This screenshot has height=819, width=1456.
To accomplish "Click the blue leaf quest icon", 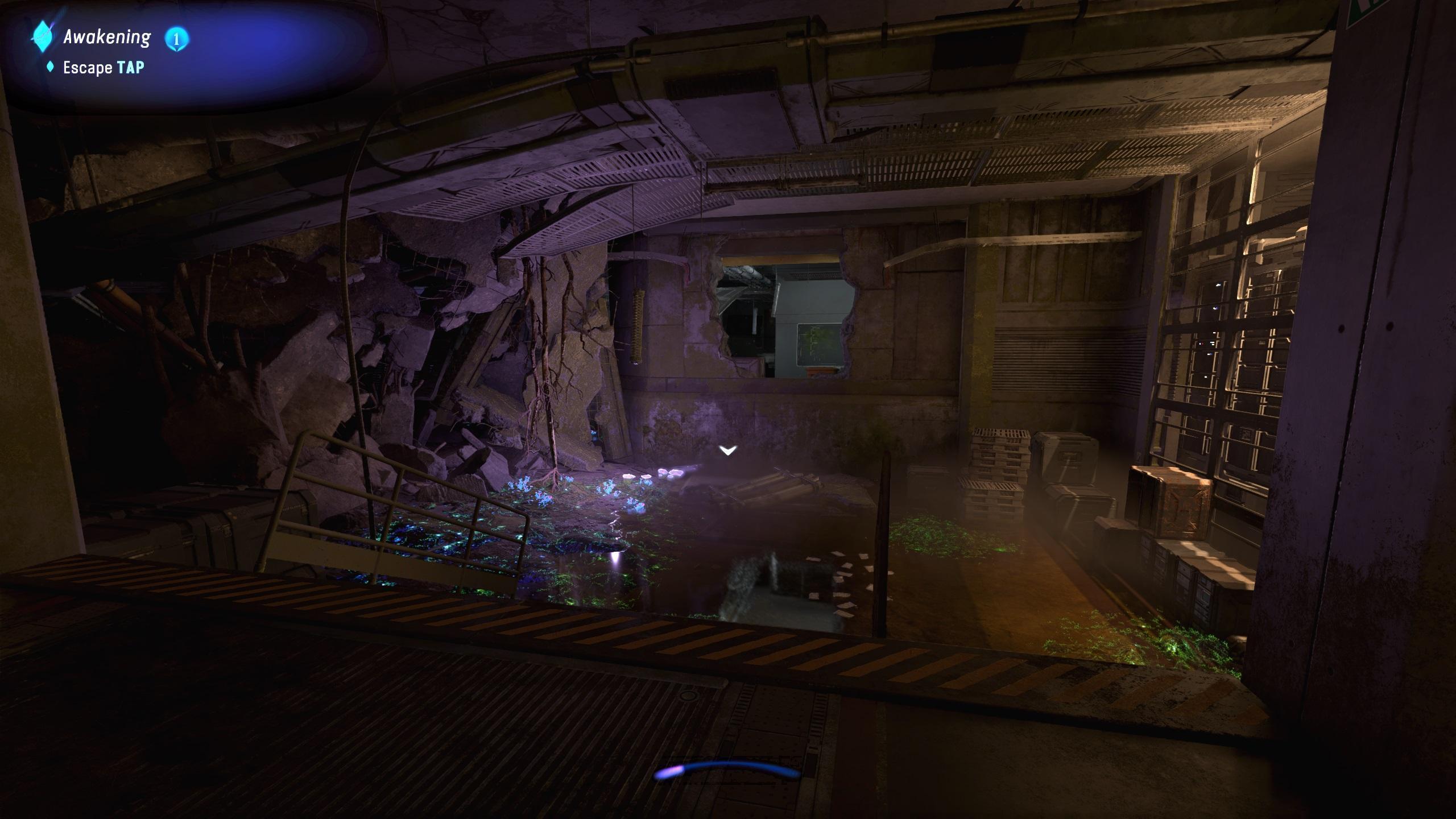I will (42, 38).
